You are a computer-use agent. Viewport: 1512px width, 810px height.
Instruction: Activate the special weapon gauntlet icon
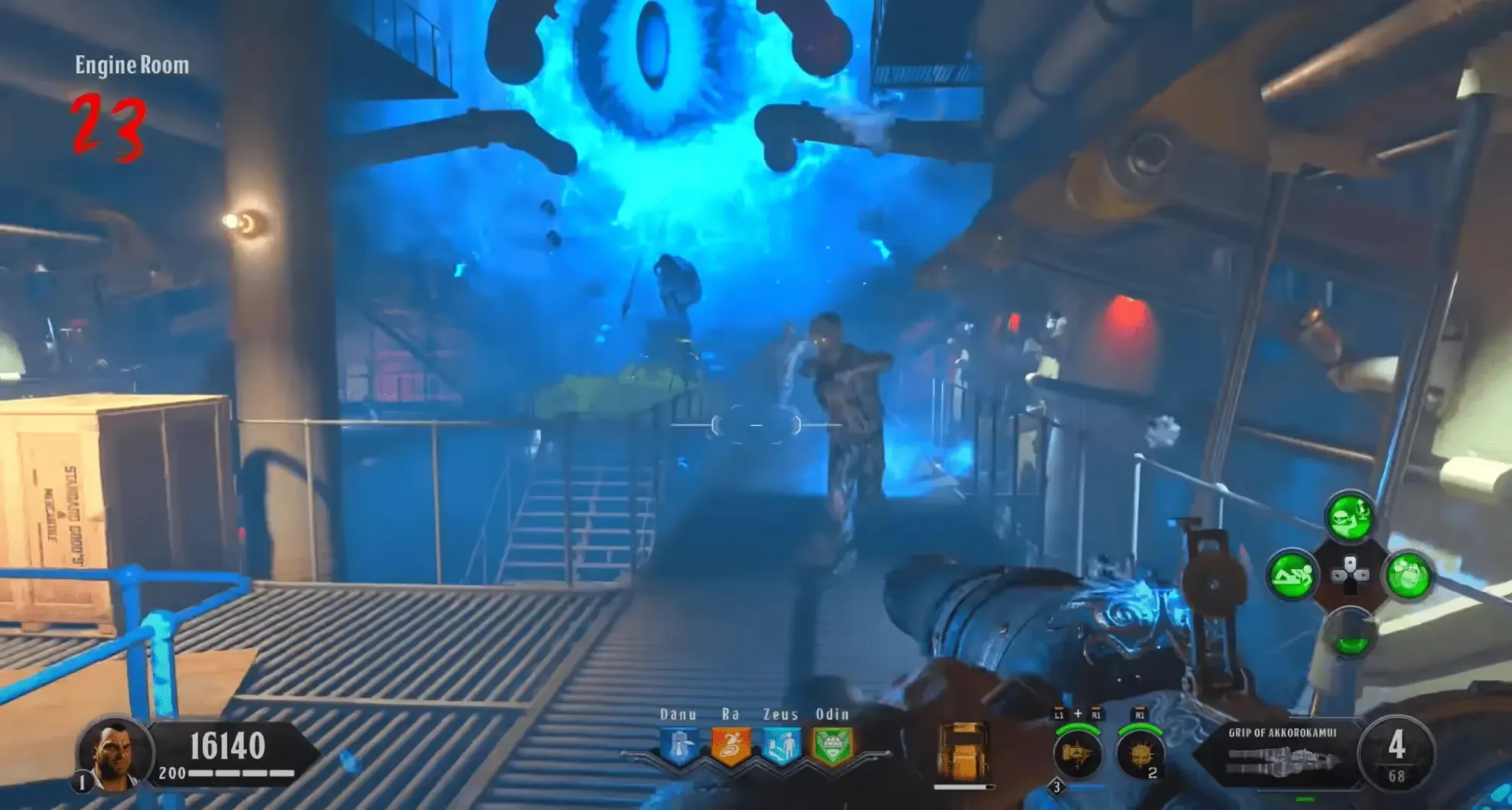tap(1077, 754)
